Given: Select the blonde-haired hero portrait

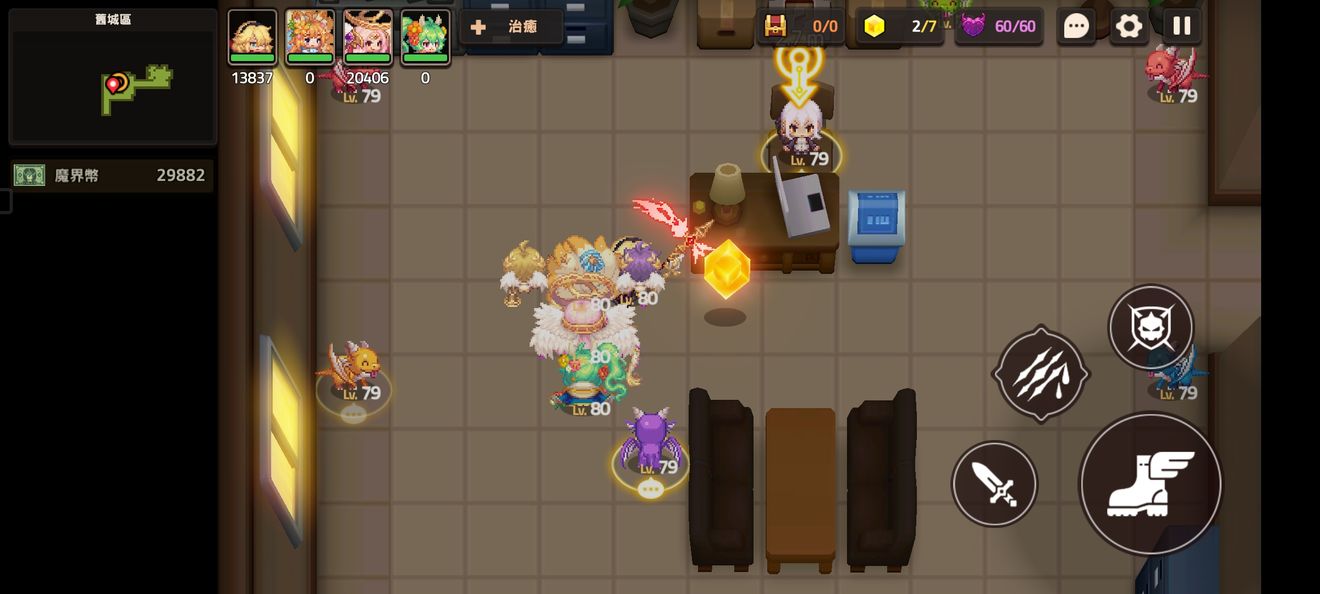Looking at the screenshot, I should tap(252, 37).
